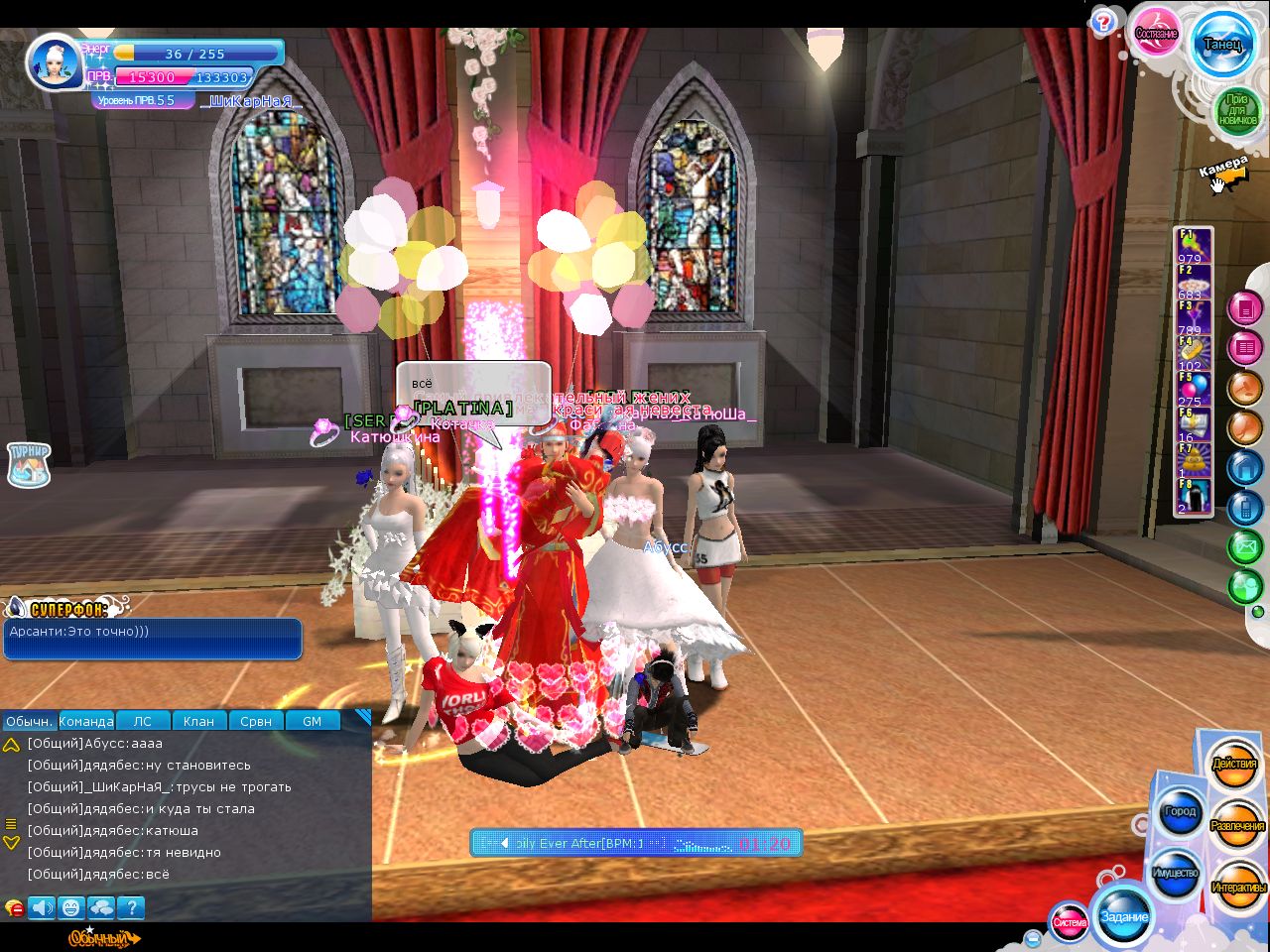Image resolution: width=1270 pixels, height=952 pixels.
Task: Toggle the chat sound speaker button
Action: click(42, 906)
